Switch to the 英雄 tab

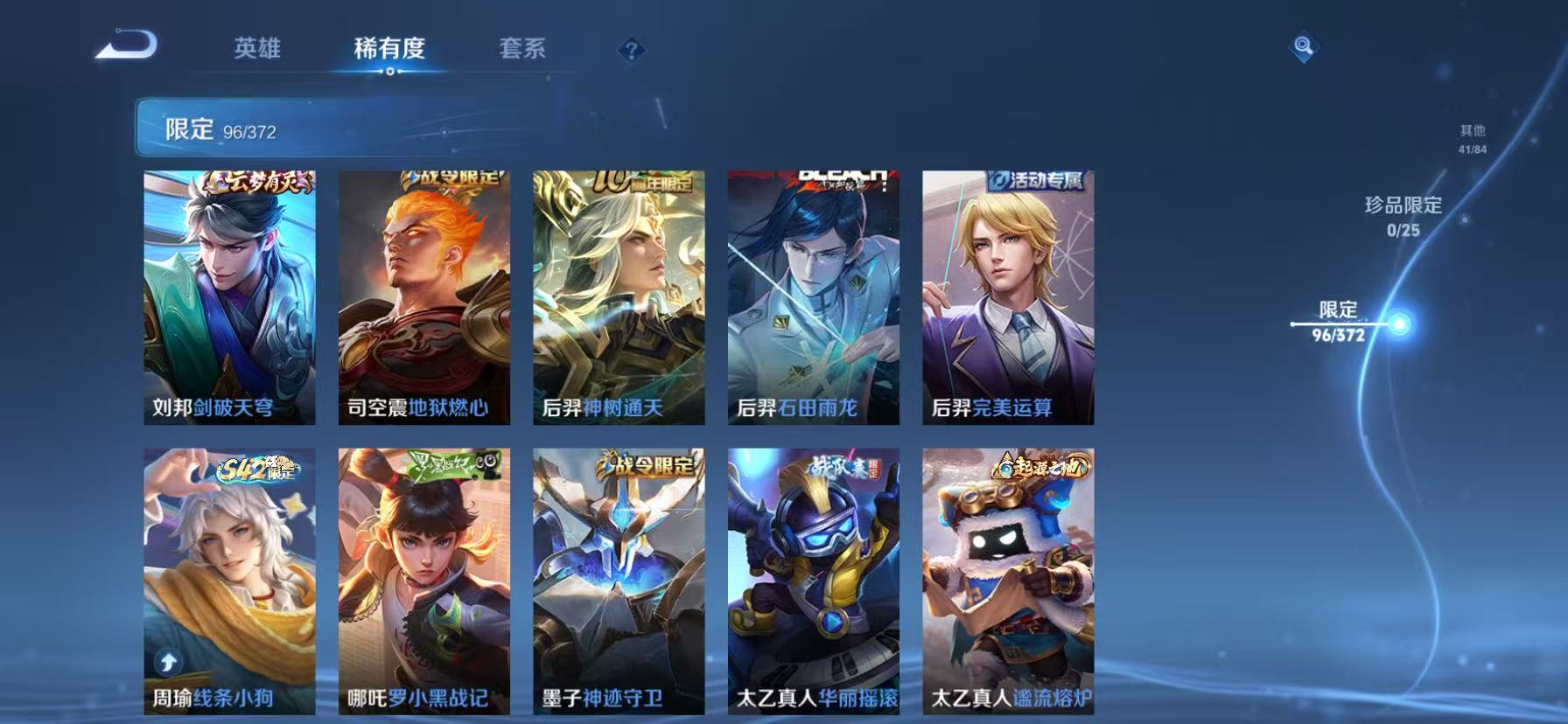pyautogui.click(x=255, y=50)
